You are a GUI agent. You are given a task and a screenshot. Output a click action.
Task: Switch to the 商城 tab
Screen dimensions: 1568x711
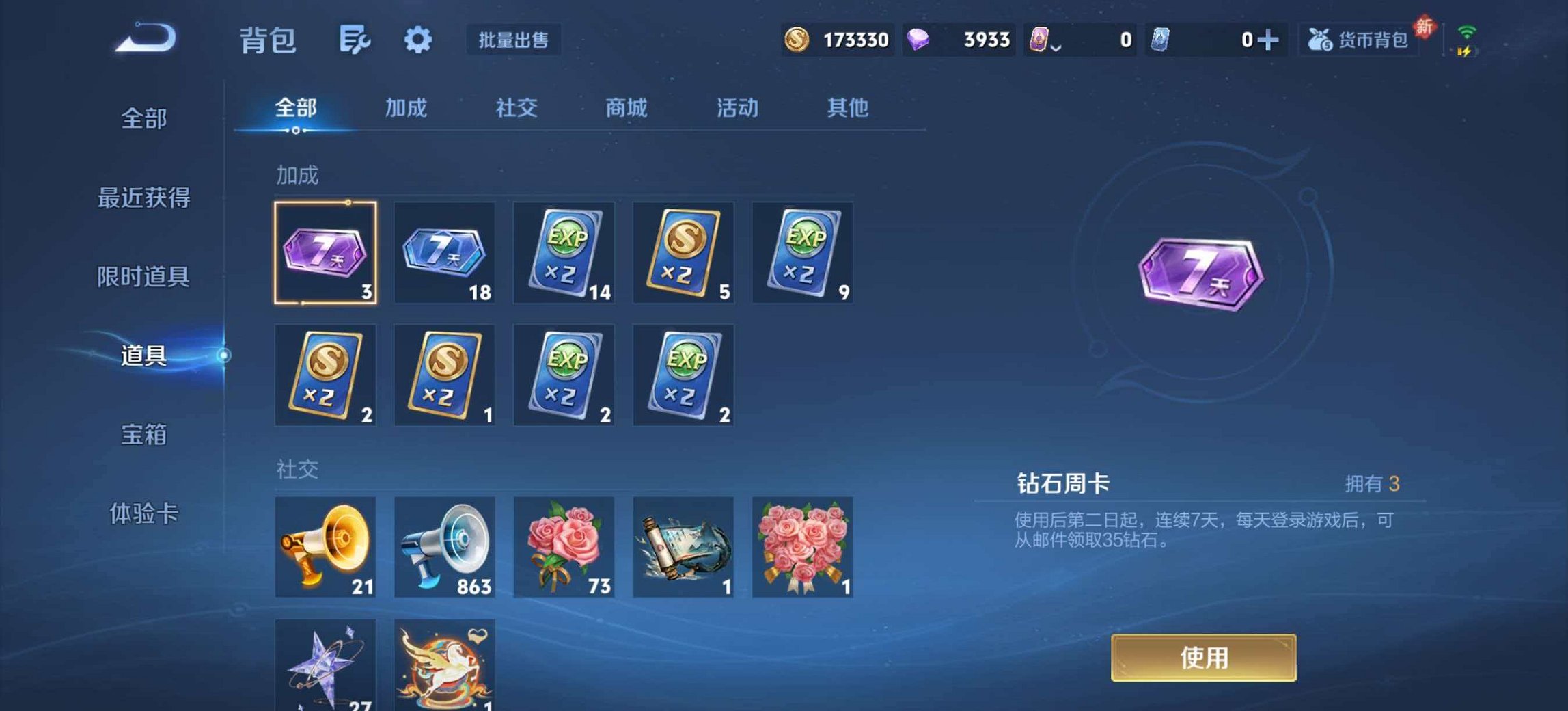click(x=625, y=108)
